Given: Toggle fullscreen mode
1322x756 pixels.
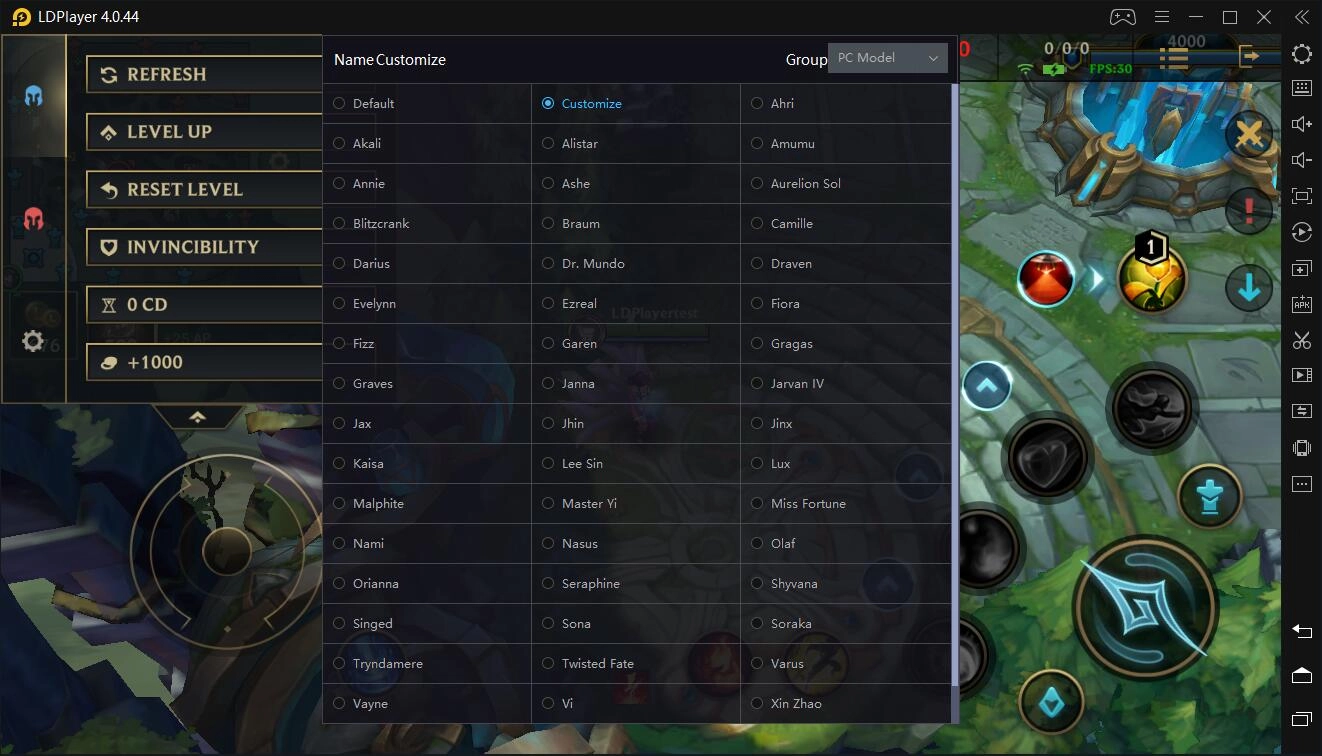Looking at the screenshot, I should [1301, 195].
